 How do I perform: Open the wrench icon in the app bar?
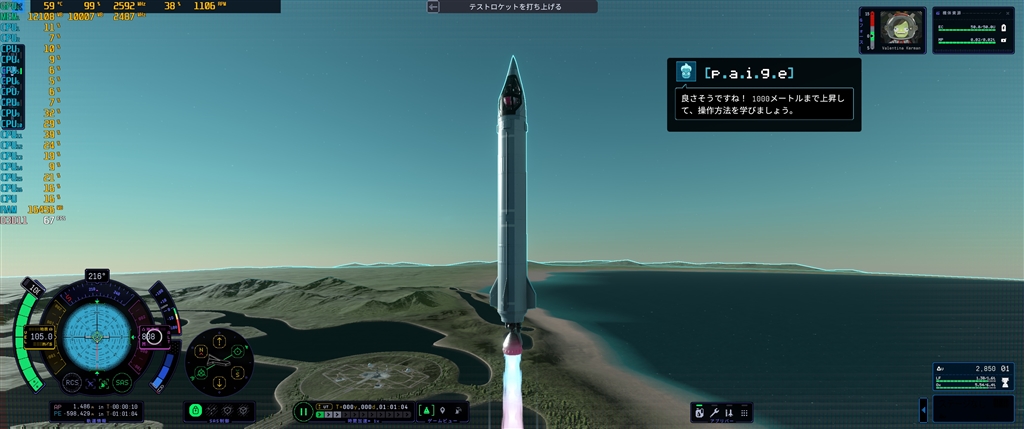click(x=716, y=412)
